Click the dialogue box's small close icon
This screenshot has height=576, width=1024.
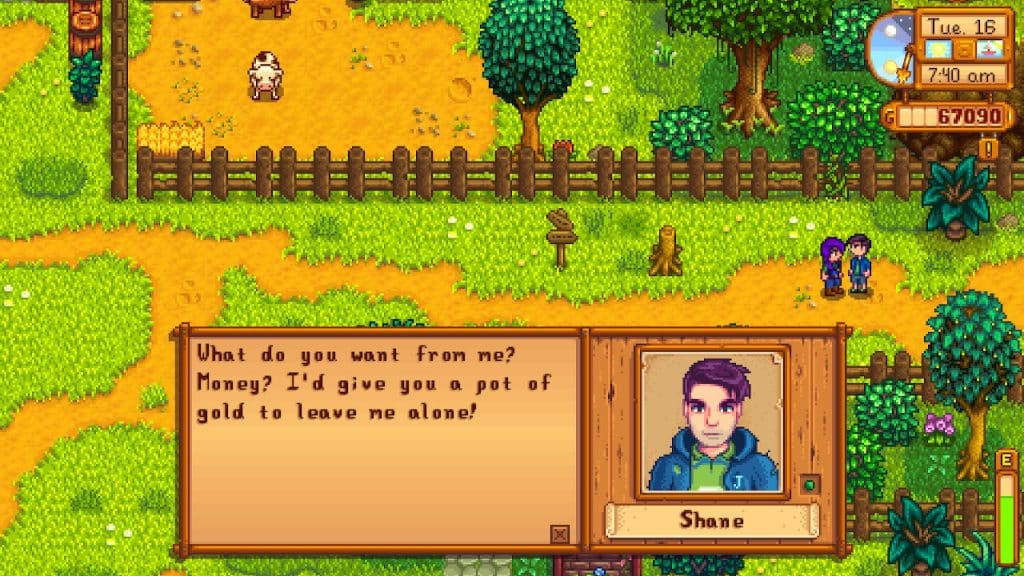click(560, 534)
